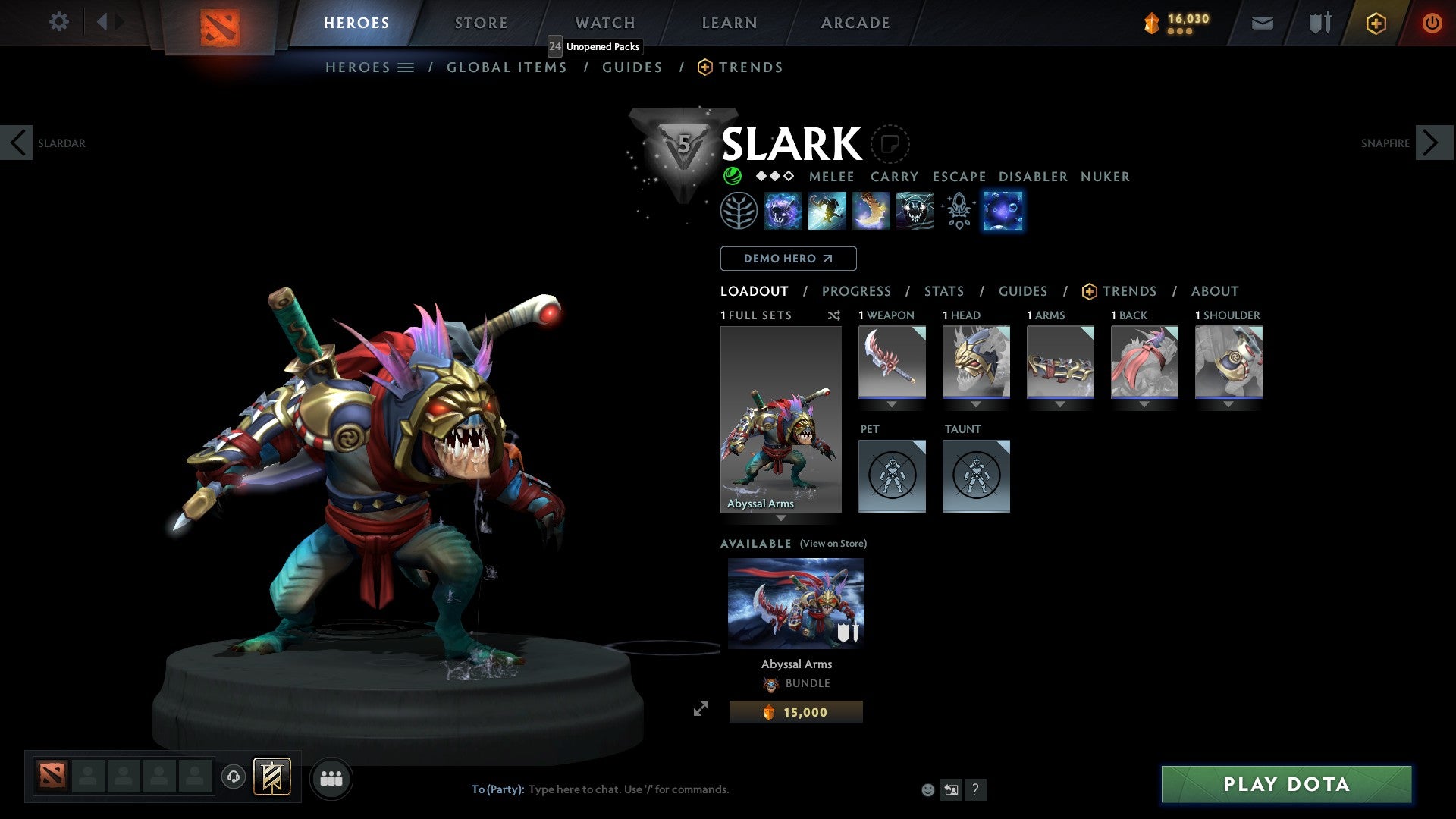1456x819 pixels.
Task: Switch to the PROGRESS tab
Action: 857,291
